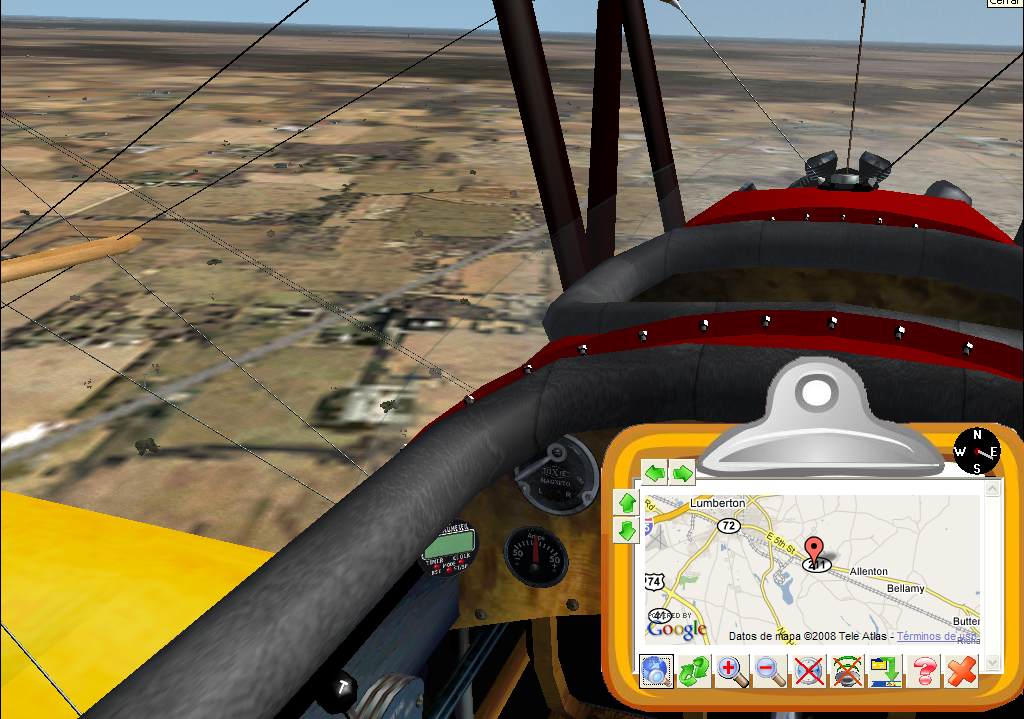The image size is (1024, 719).
Task: Click the scrollbar down arrow of the map panel
Action: (x=992, y=662)
